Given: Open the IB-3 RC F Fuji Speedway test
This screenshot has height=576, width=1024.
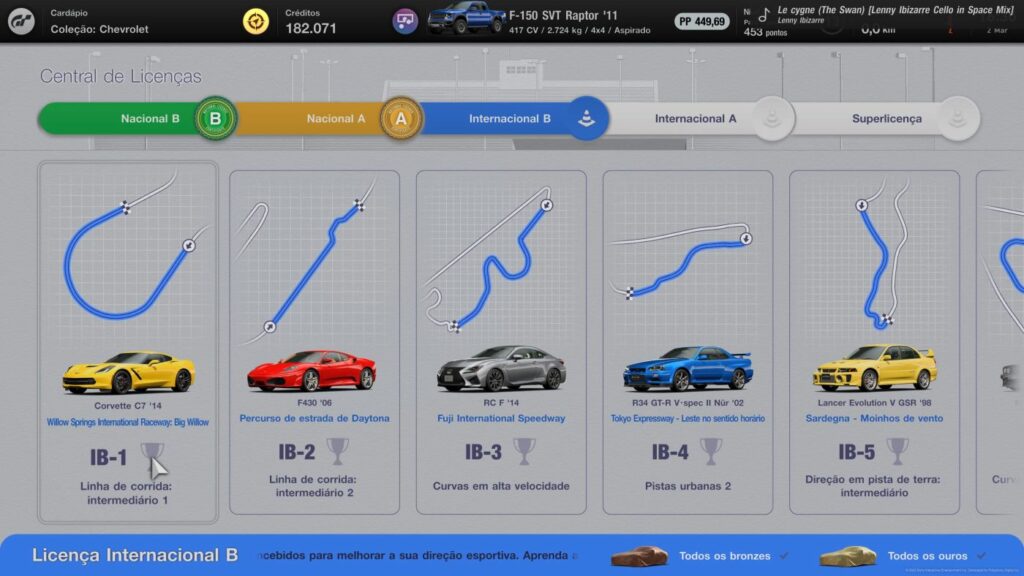Looking at the screenshot, I should (500, 342).
